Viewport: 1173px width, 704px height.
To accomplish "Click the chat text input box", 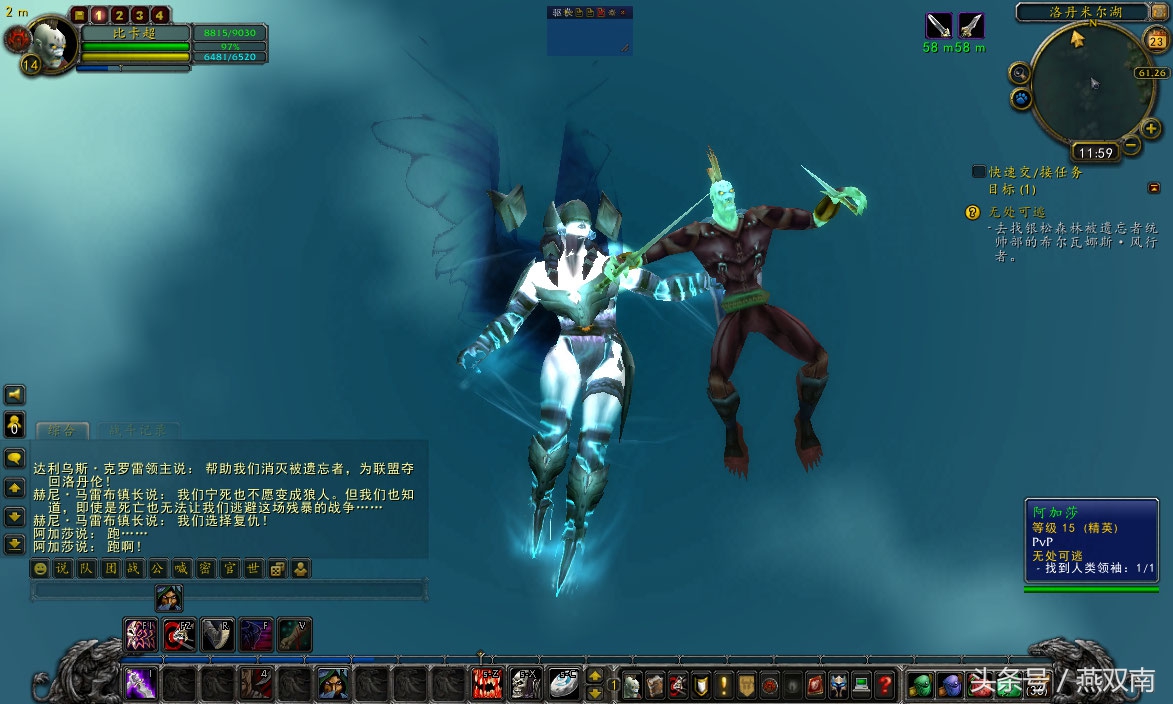I will [230, 590].
